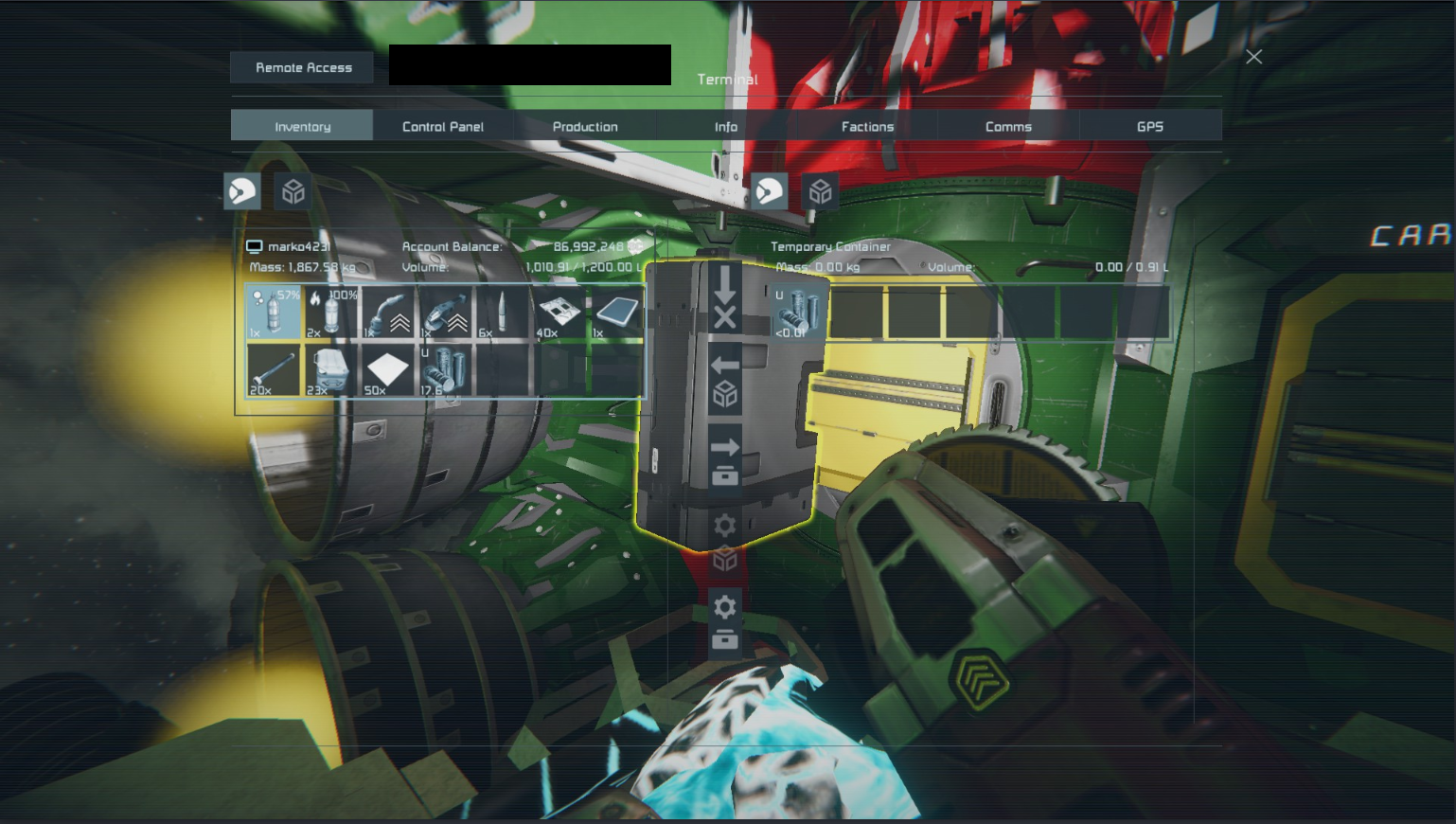Open the Production tab
The height and width of the screenshot is (824, 1456).
click(x=585, y=126)
